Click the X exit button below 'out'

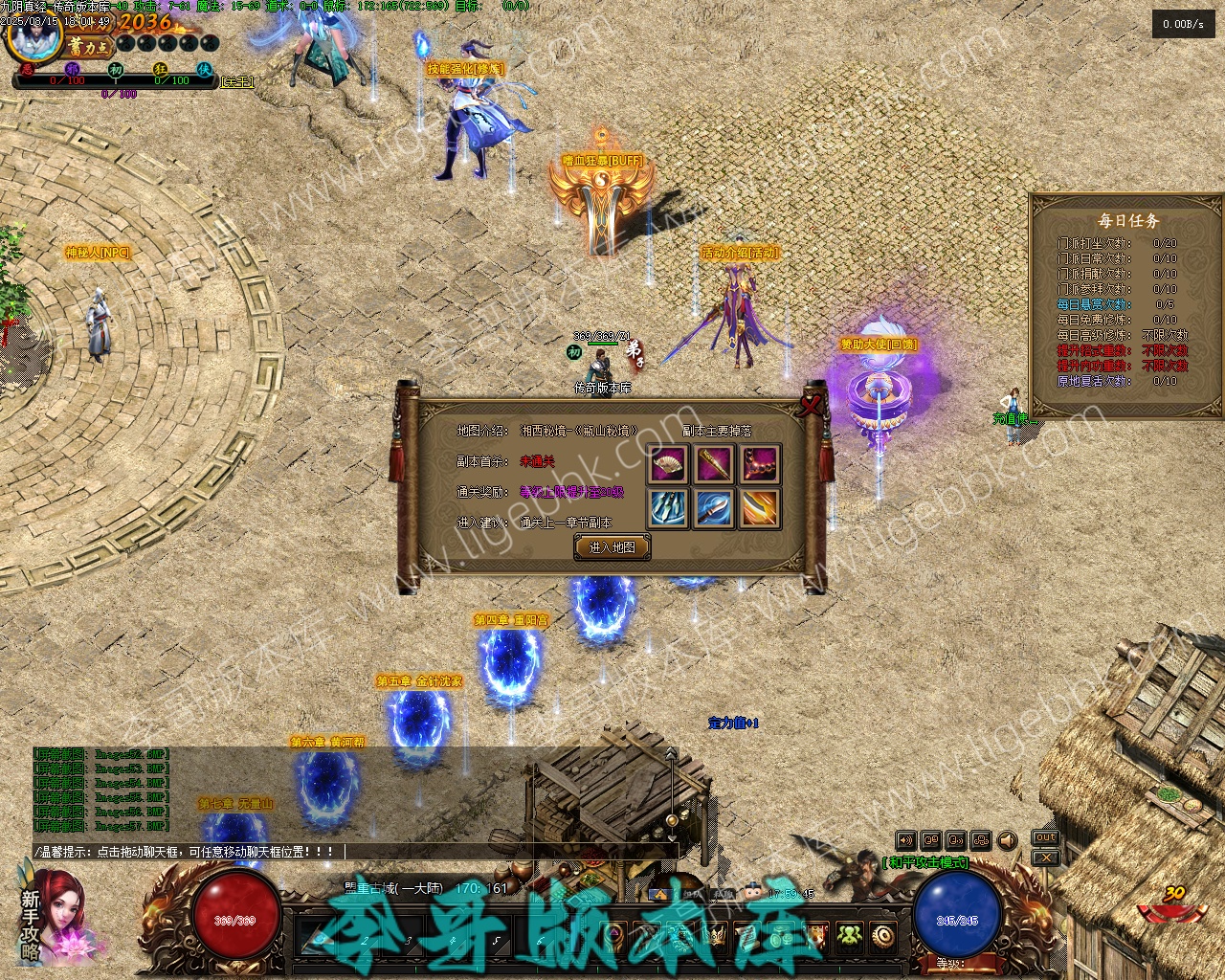[1045, 857]
